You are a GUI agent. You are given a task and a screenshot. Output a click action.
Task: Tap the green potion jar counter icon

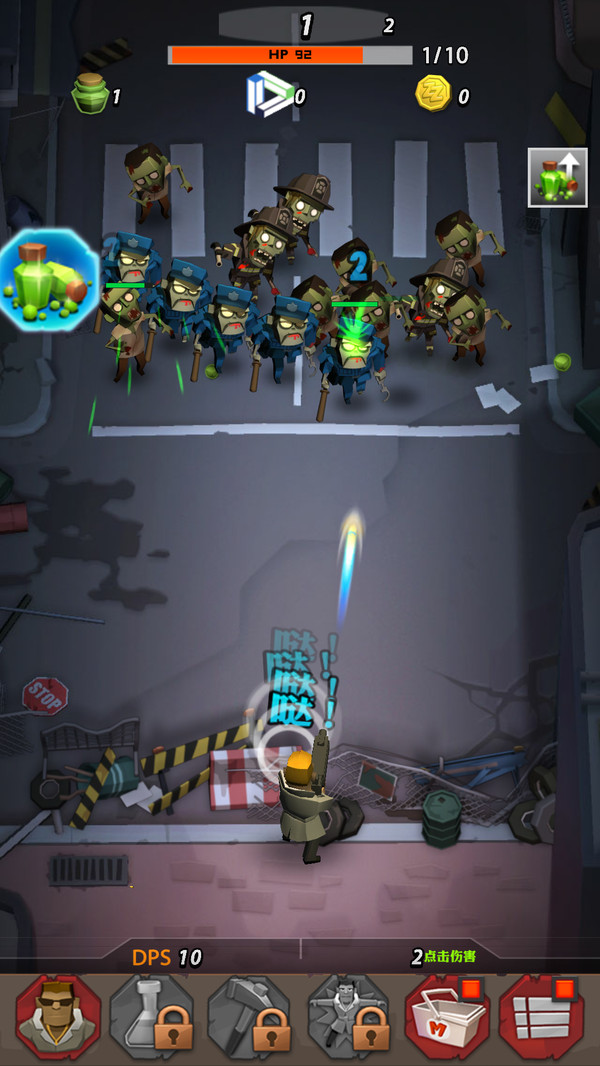click(90, 95)
